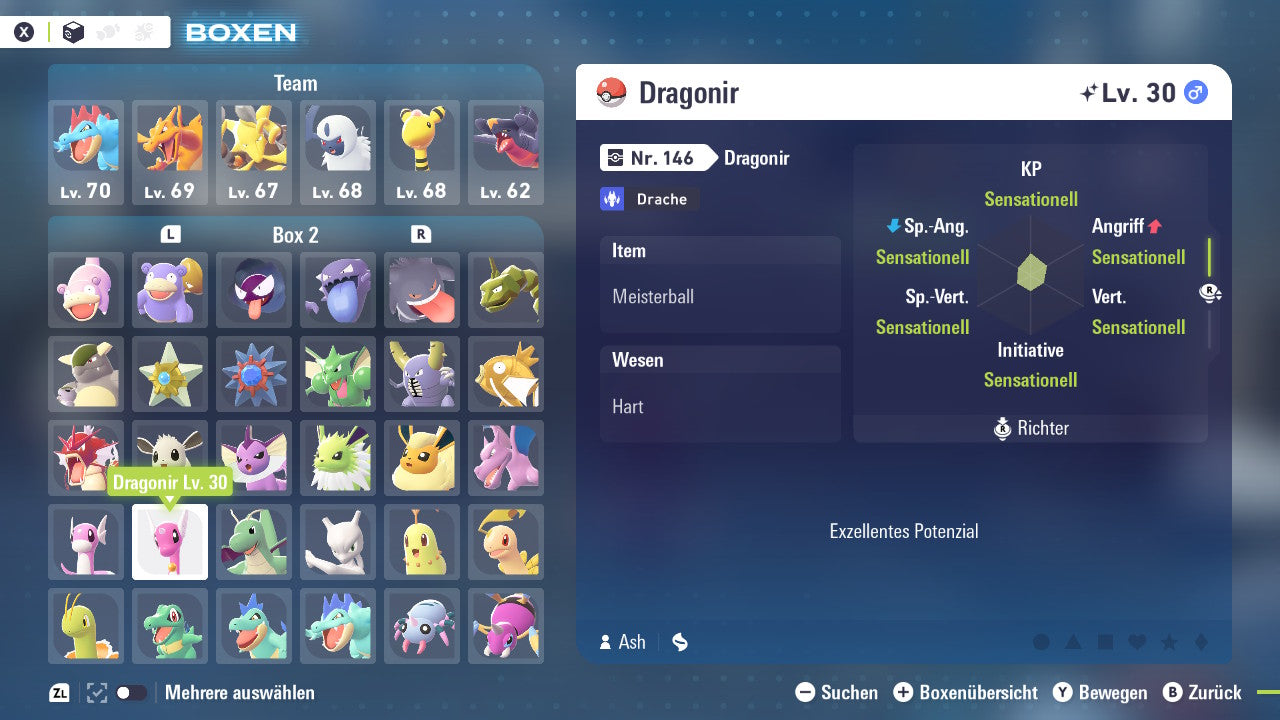Click the Richter button
This screenshot has height=720, width=1280.
coord(1030,428)
